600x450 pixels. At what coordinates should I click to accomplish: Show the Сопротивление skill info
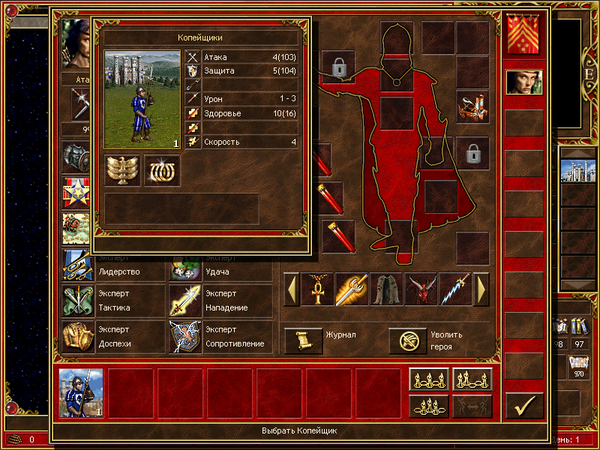pos(185,336)
